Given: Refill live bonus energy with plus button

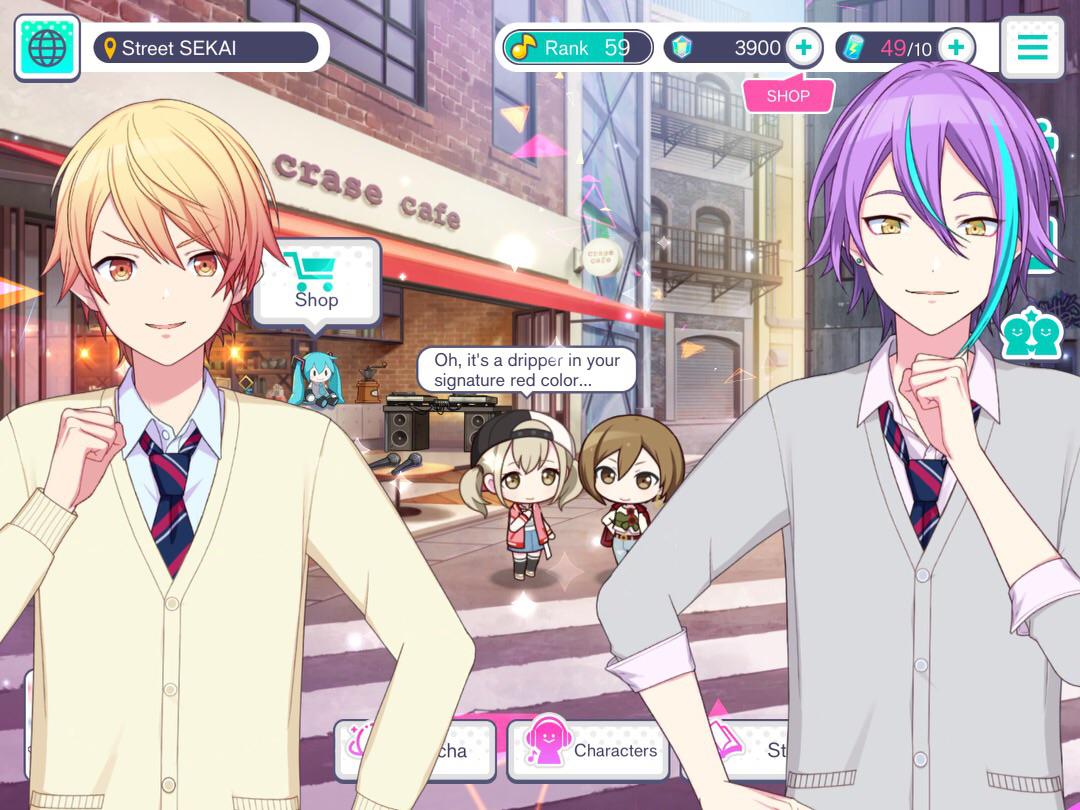Looking at the screenshot, I should point(956,47).
